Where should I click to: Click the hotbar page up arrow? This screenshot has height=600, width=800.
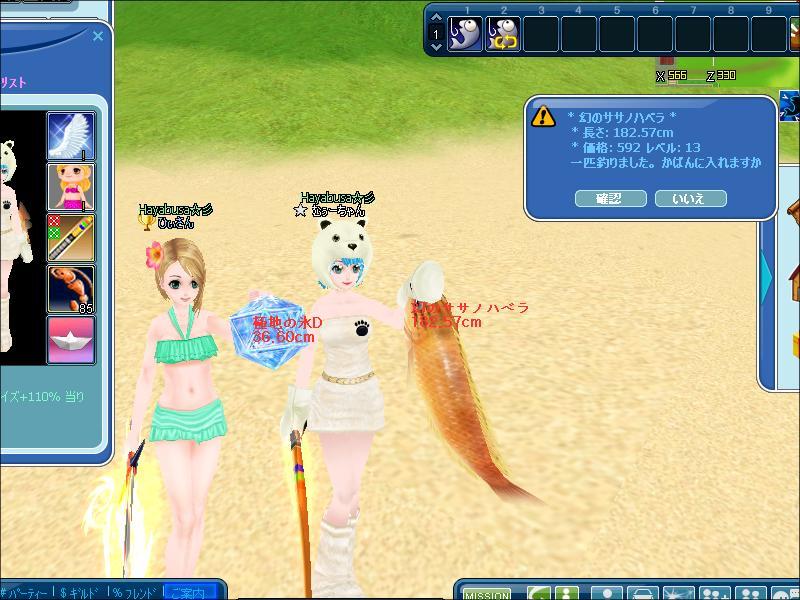click(x=436, y=20)
